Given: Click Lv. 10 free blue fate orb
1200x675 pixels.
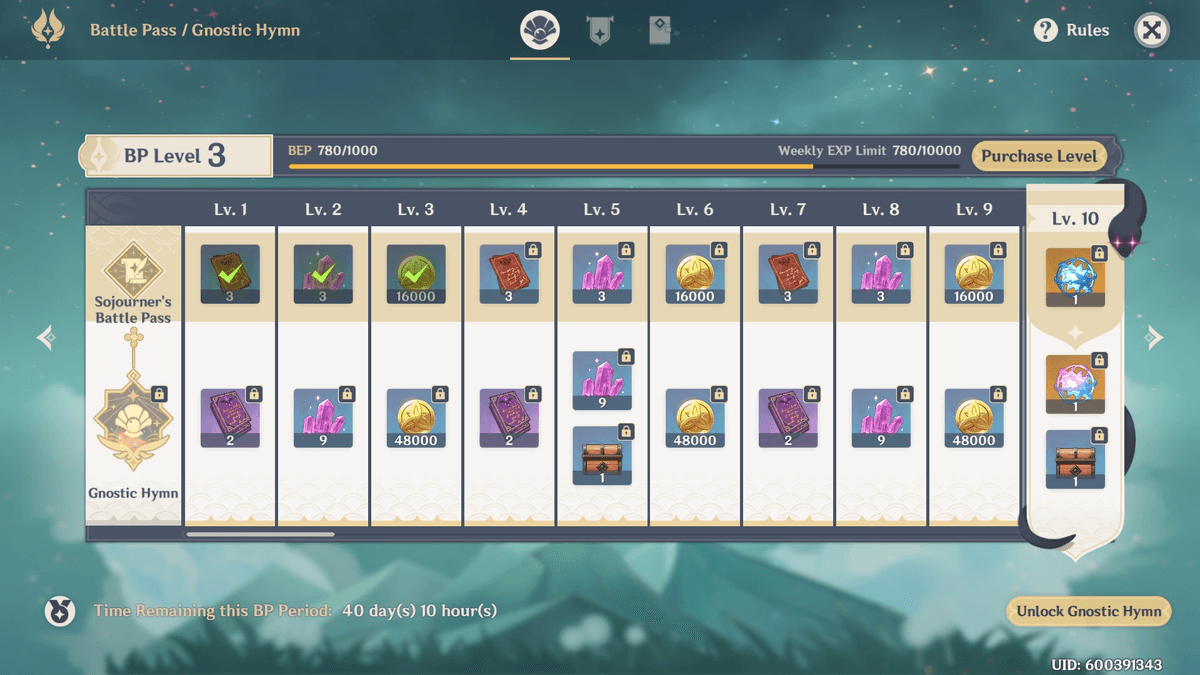Looking at the screenshot, I should pyautogui.click(x=1075, y=278).
